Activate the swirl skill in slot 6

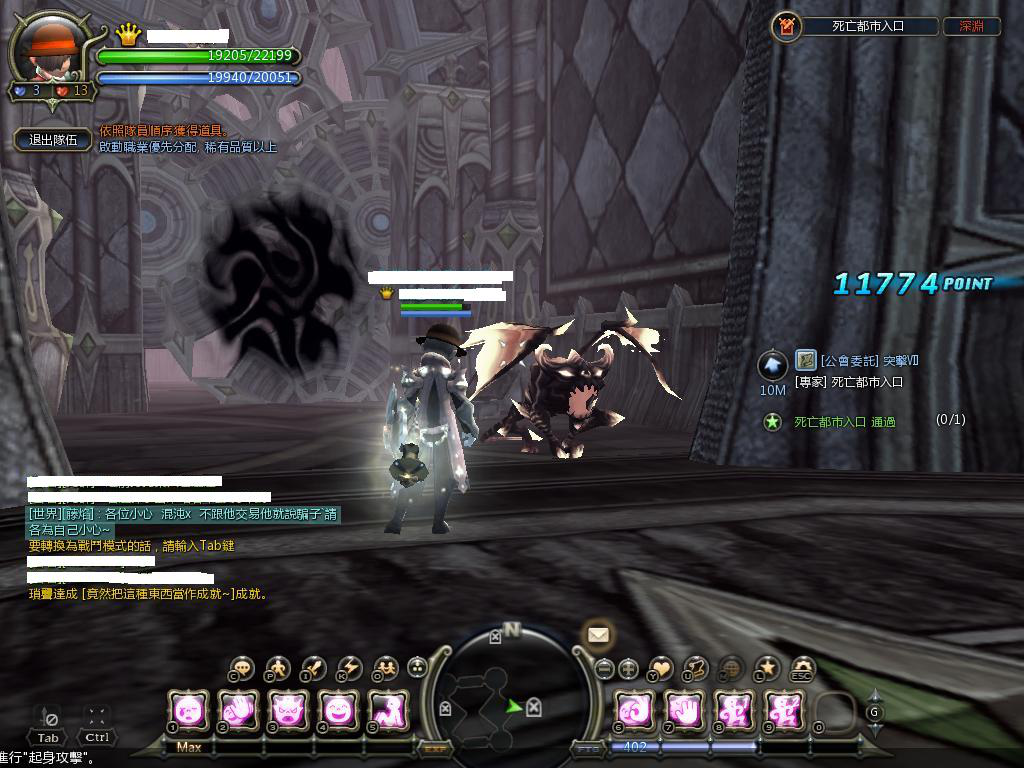pyautogui.click(x=634, y=711)
